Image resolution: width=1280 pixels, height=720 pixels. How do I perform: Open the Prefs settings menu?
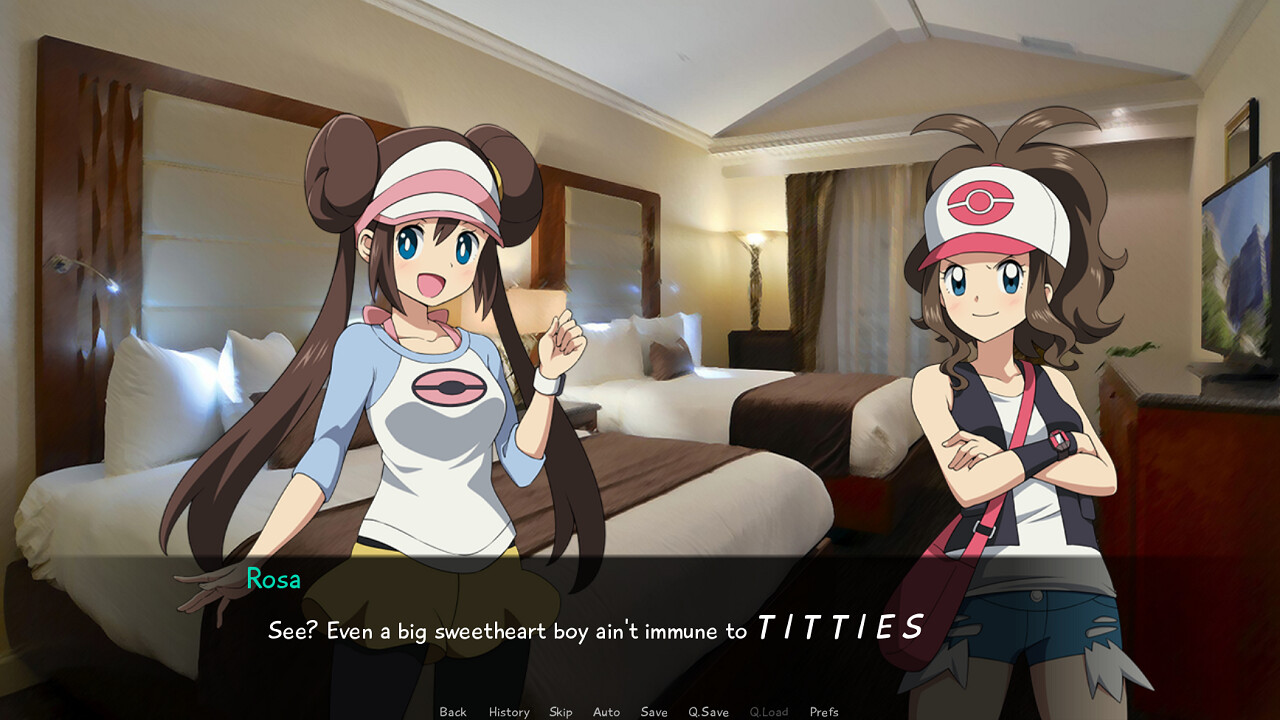click(823, 712)
